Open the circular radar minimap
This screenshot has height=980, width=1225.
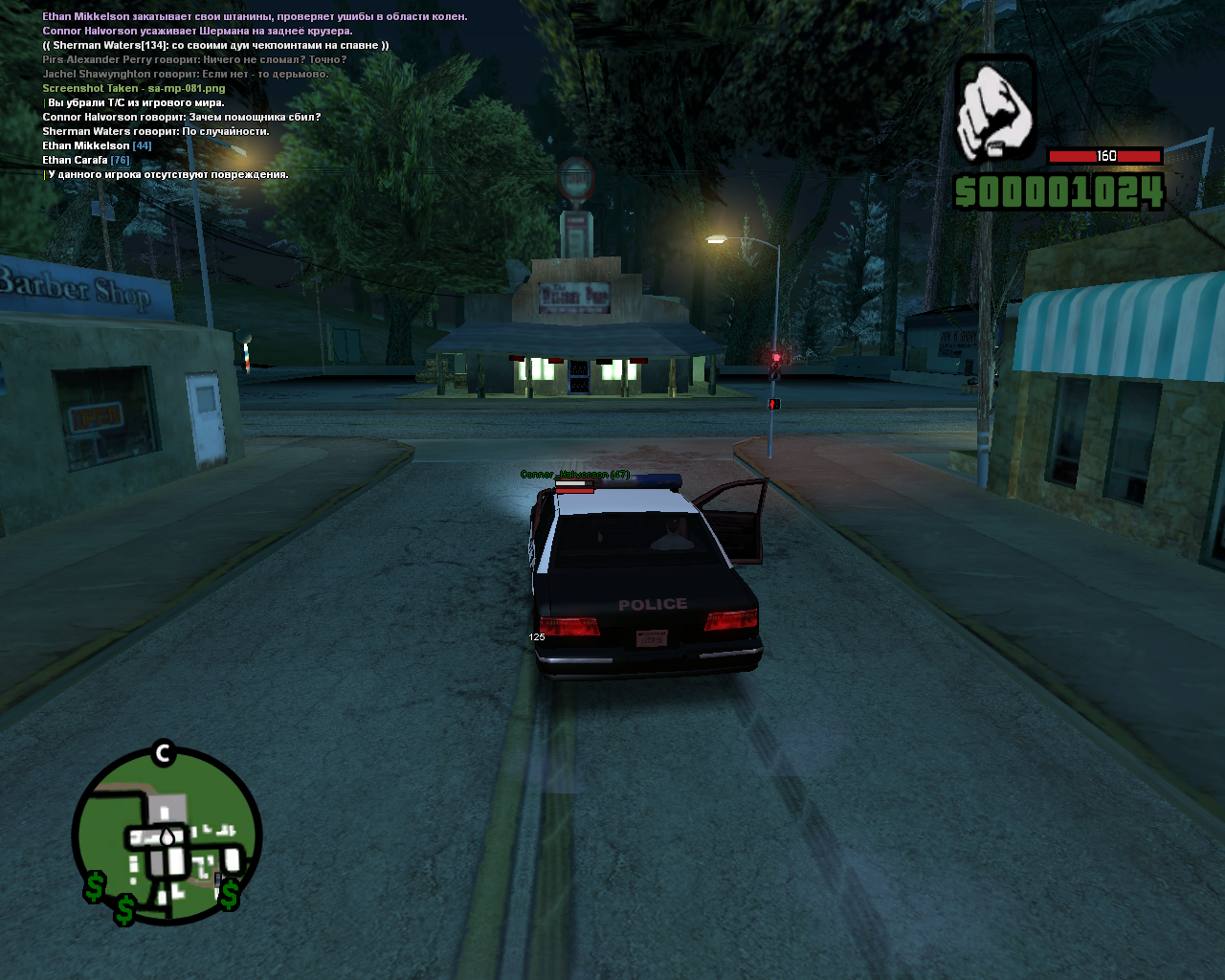[x=167, y=835]
